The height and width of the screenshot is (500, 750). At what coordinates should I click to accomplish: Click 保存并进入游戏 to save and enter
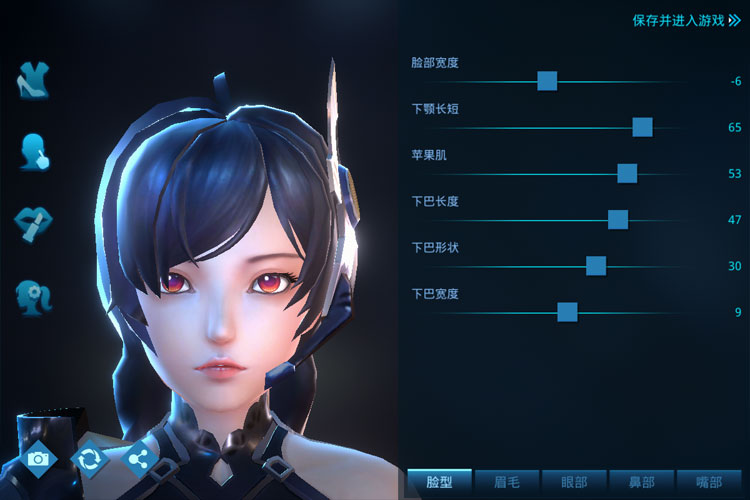point(686,20)
